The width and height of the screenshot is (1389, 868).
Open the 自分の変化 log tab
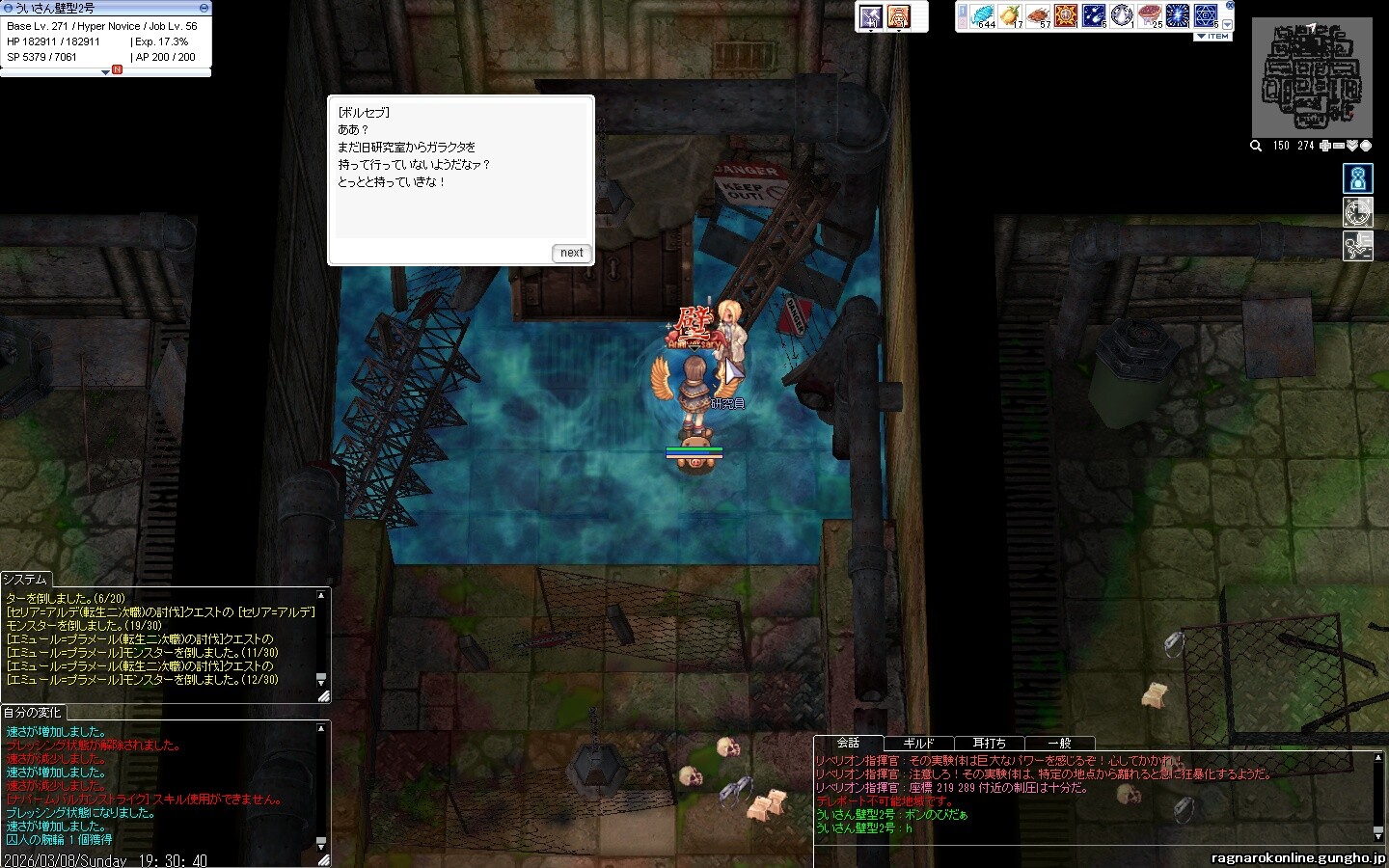[32, 713]
